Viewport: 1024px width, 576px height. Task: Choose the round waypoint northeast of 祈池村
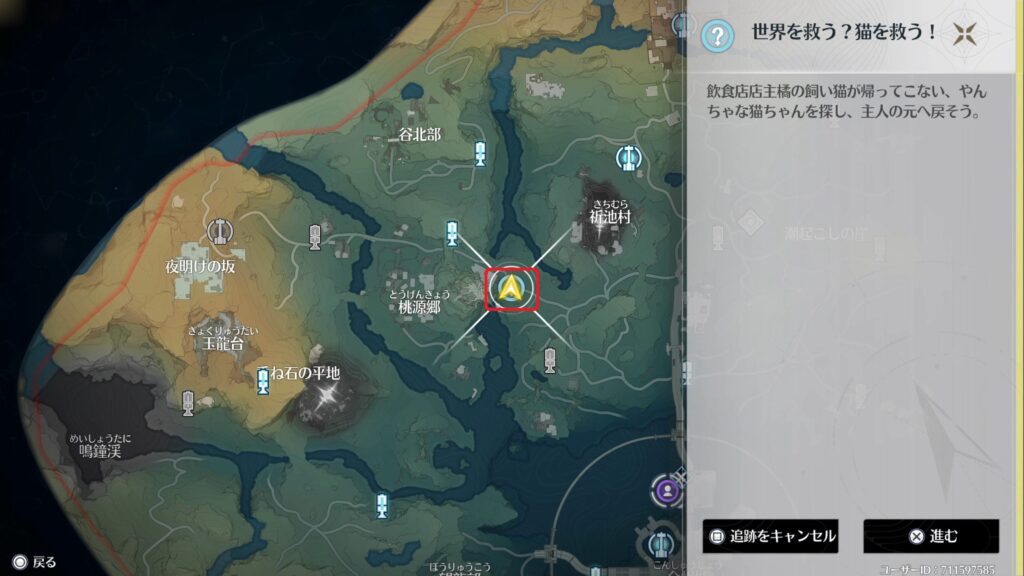coord(629,157)
